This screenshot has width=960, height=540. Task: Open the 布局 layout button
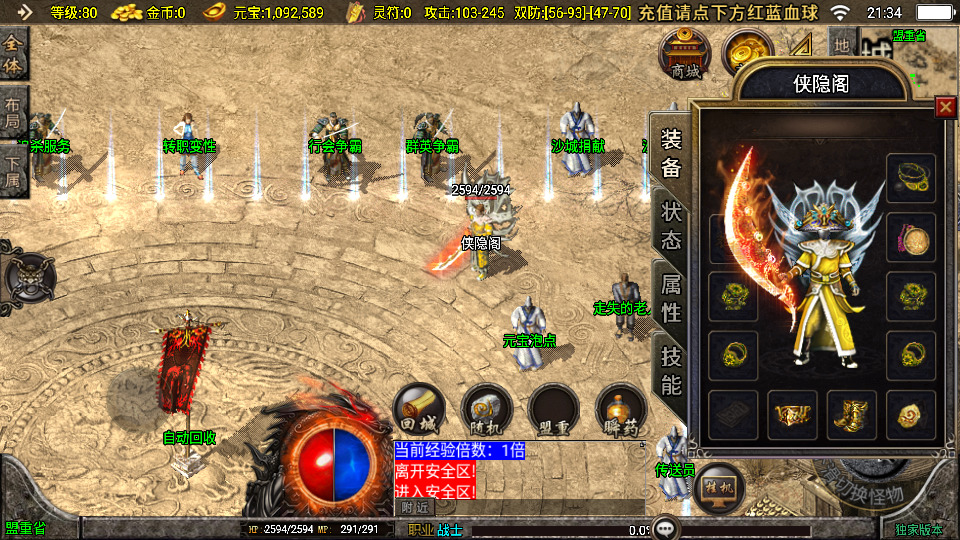(x=14, y=113)
